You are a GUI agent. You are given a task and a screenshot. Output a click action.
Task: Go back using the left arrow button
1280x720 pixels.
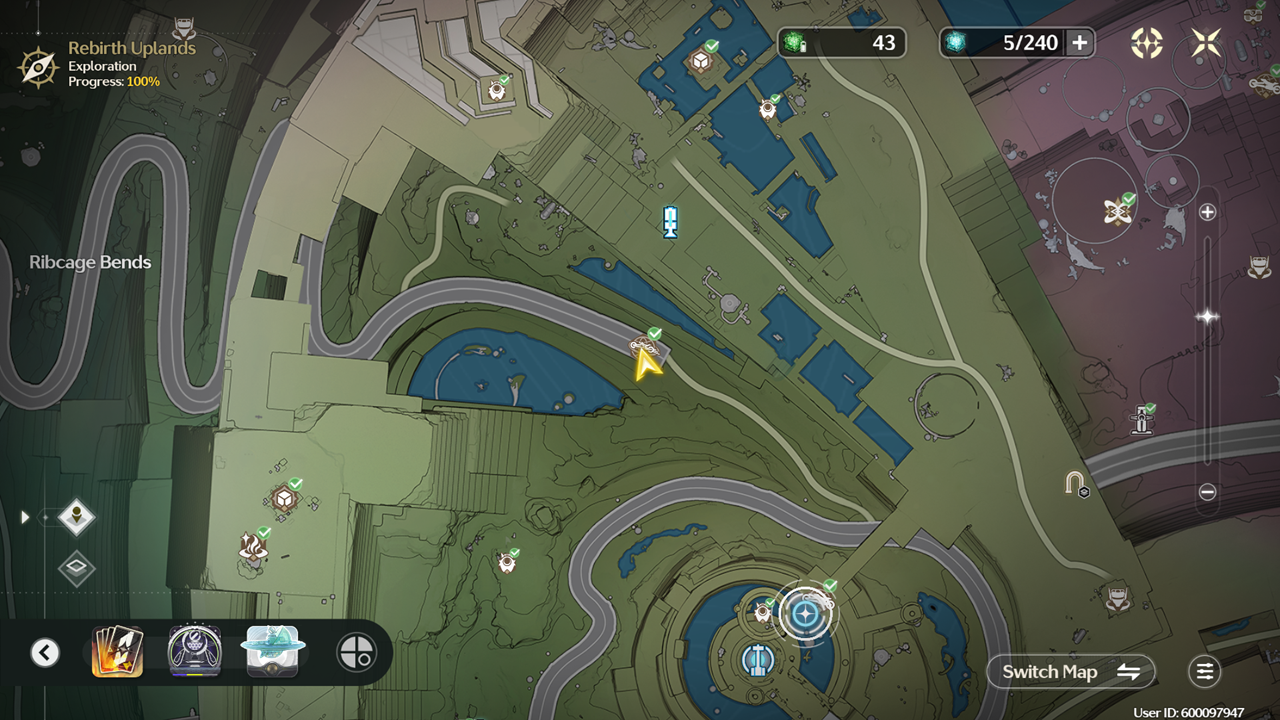tap(44, 653)
